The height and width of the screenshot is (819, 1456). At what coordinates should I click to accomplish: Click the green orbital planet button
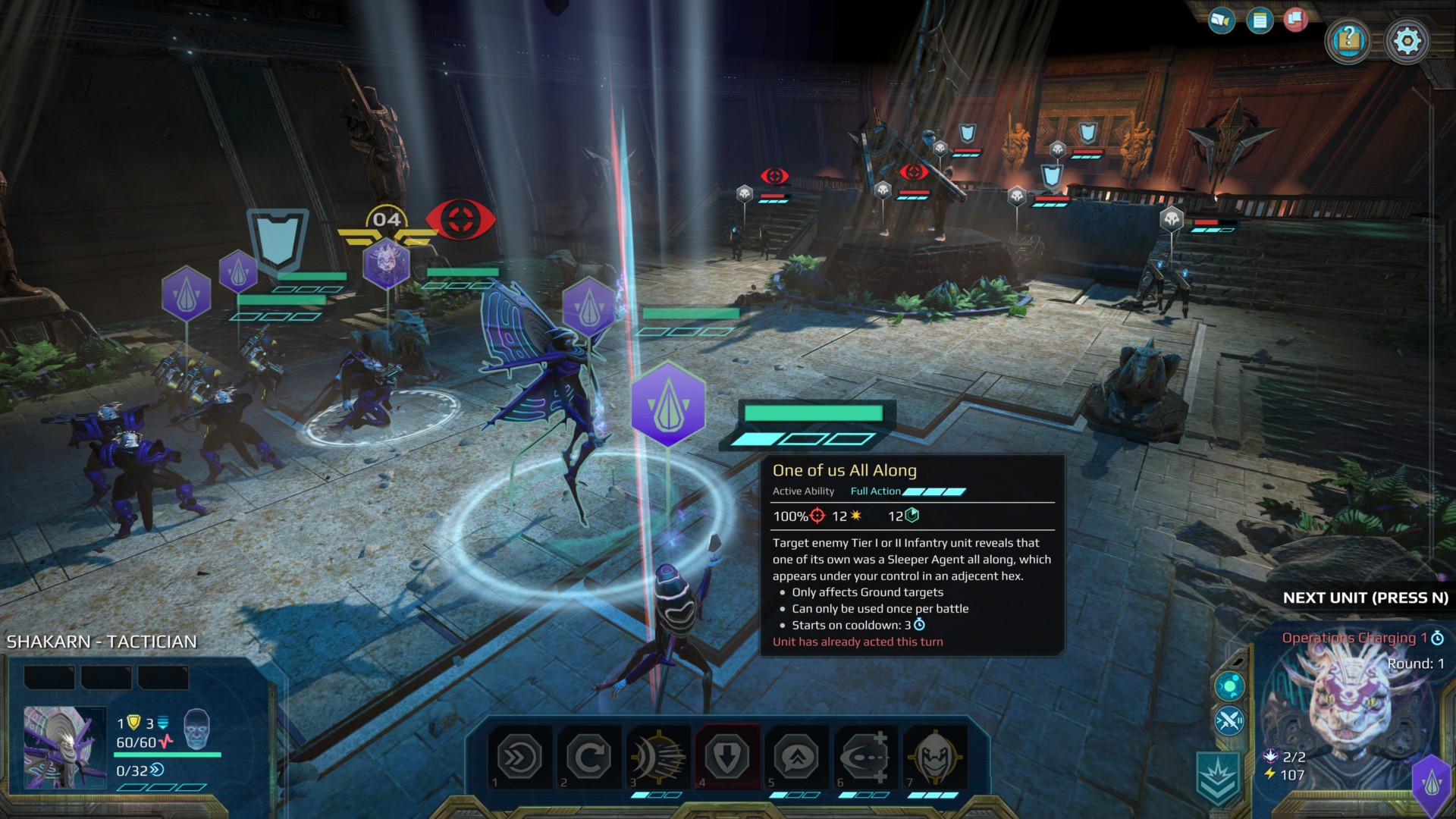click(1229, 686)
